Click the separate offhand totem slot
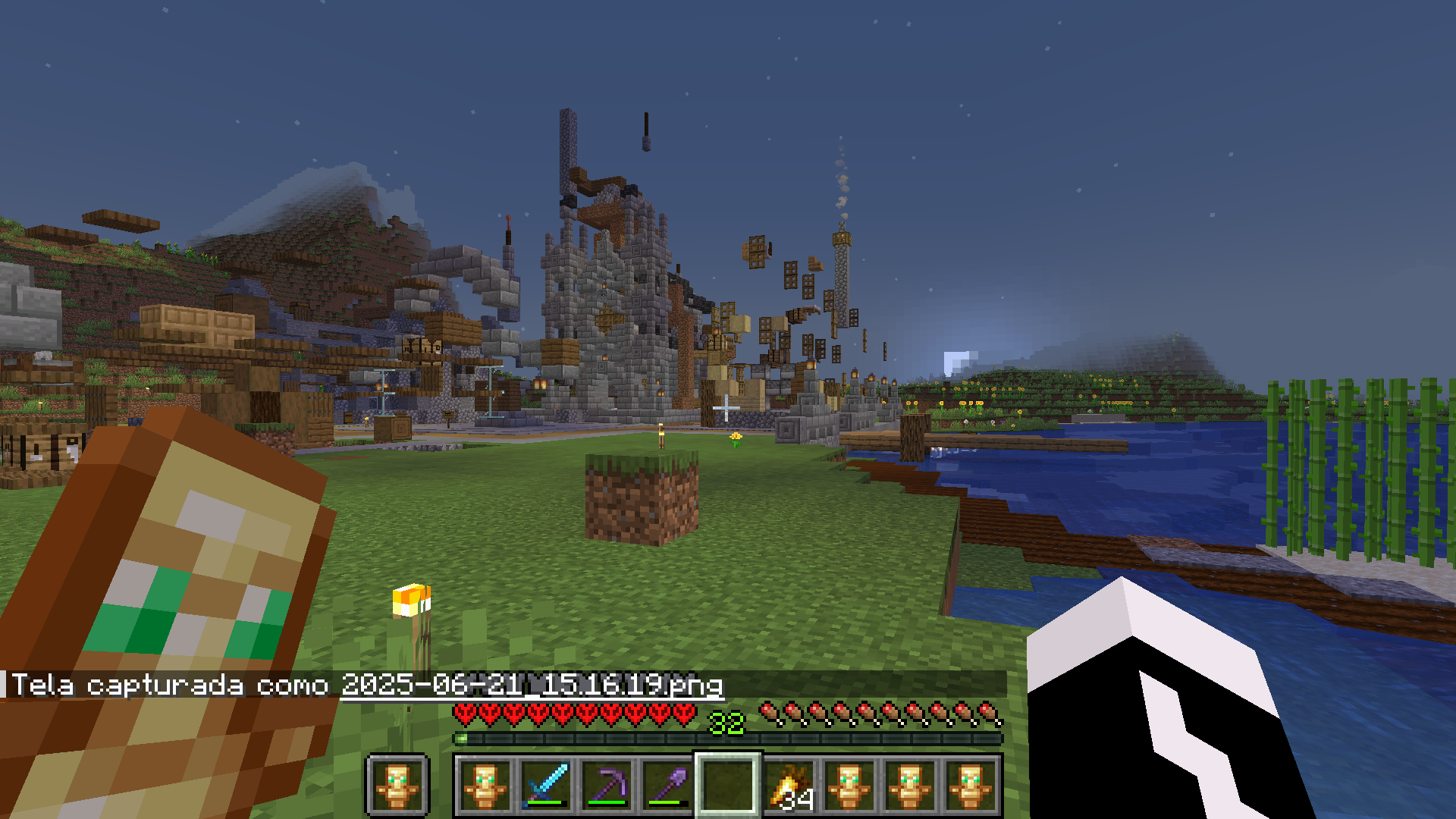1456x819 pixels. (397, 785)
